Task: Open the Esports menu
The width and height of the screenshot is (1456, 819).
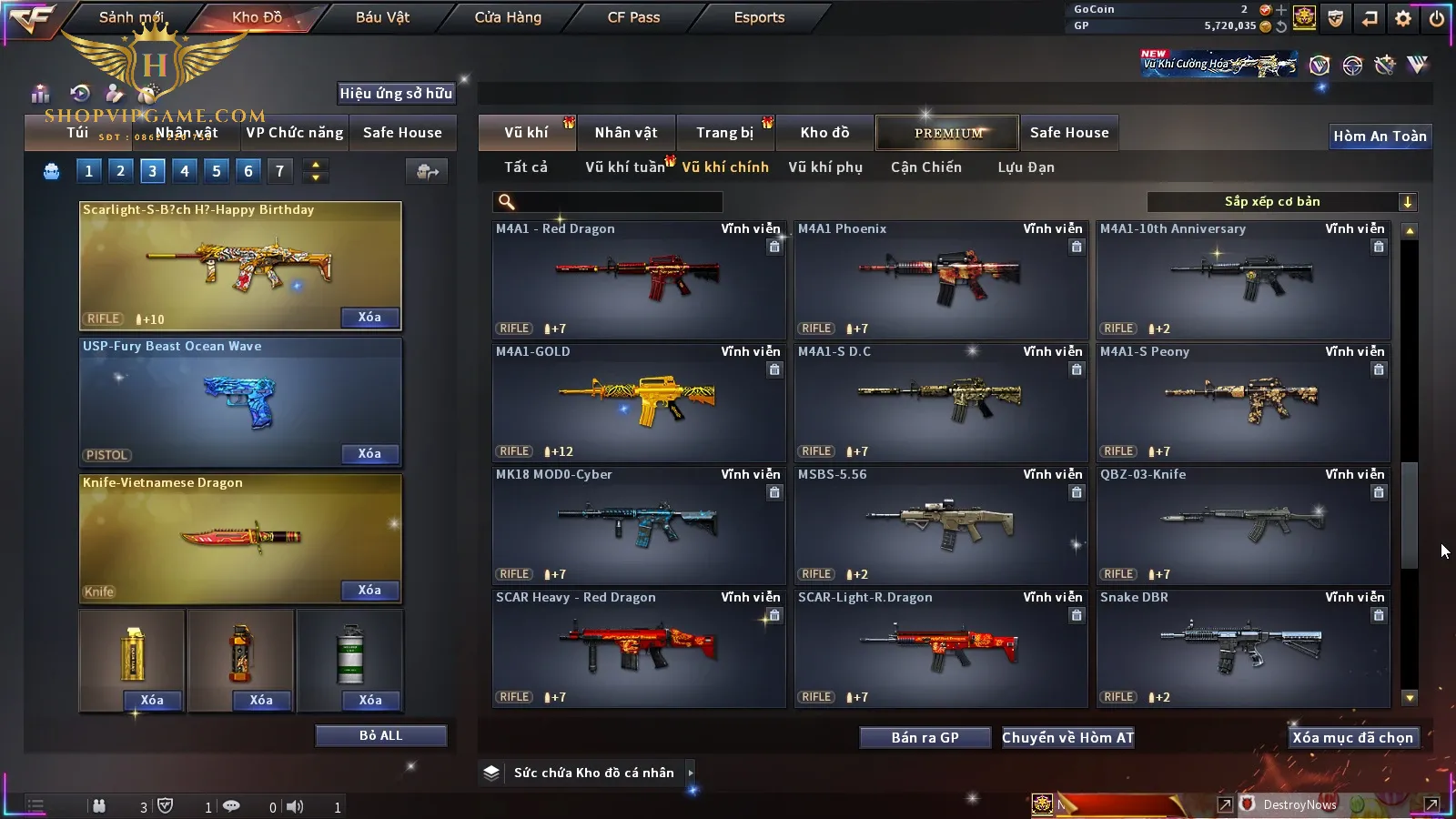Action: 759,17
